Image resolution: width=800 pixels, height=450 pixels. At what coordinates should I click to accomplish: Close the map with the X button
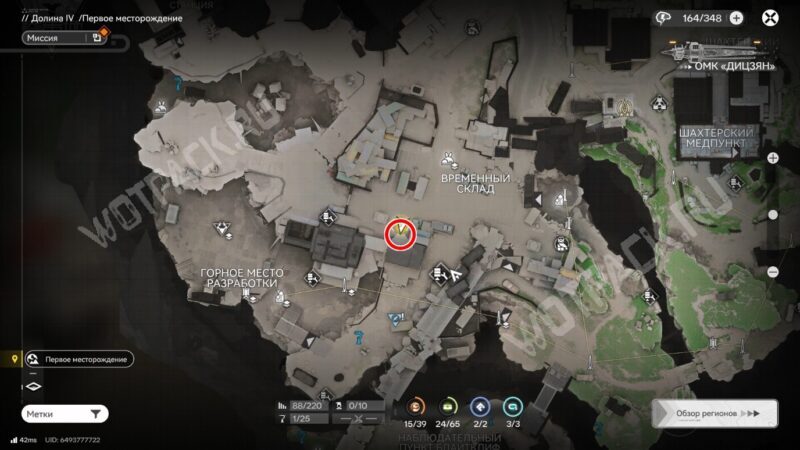point(770,17)
